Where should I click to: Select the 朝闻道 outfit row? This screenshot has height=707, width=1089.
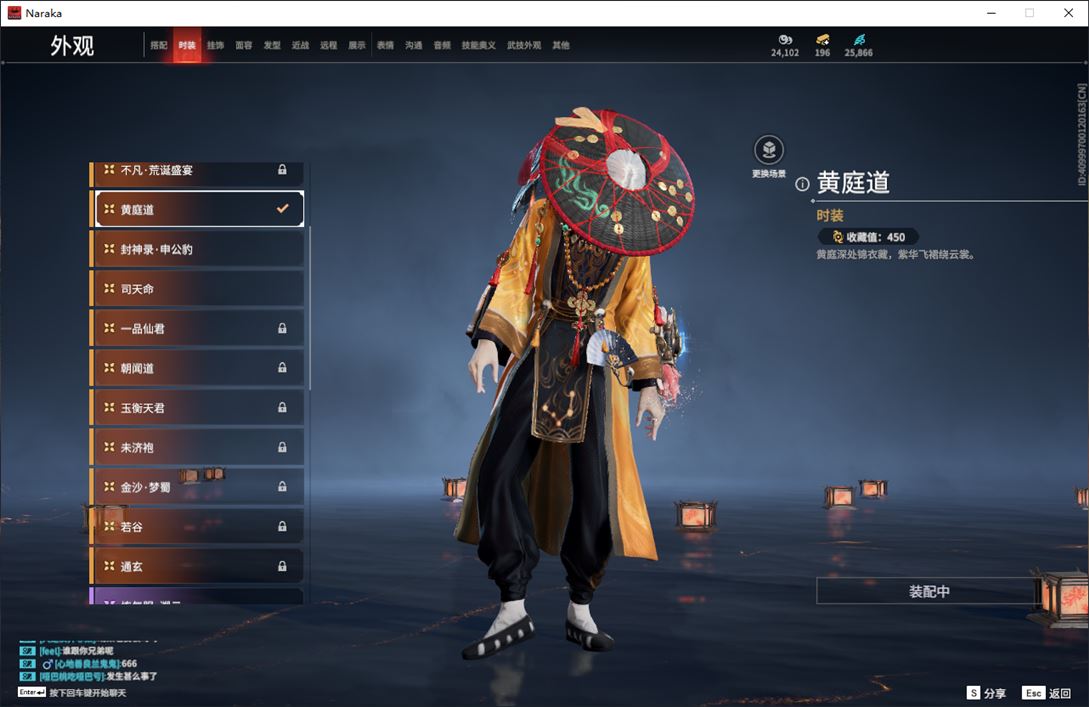tap(198, 368)
